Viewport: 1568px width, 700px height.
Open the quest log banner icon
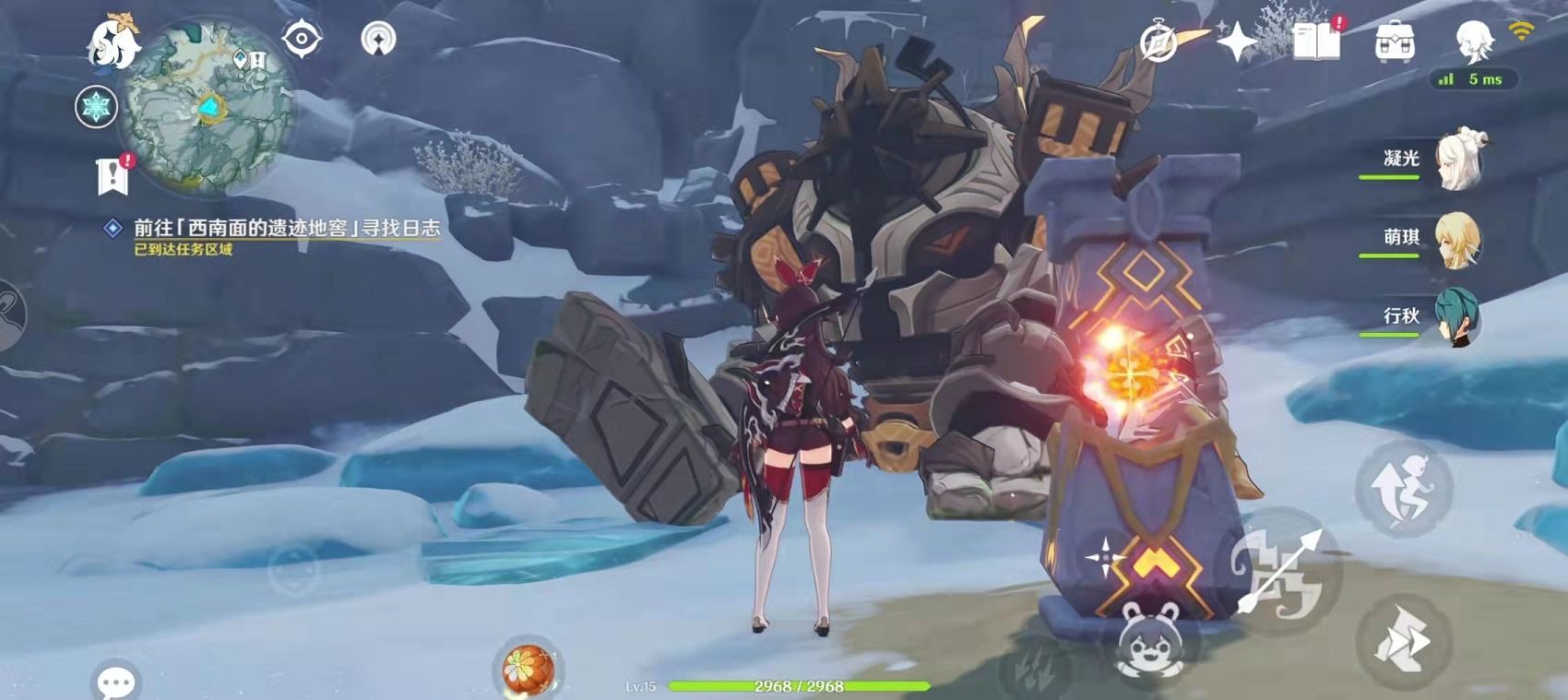tap(113, 174)
